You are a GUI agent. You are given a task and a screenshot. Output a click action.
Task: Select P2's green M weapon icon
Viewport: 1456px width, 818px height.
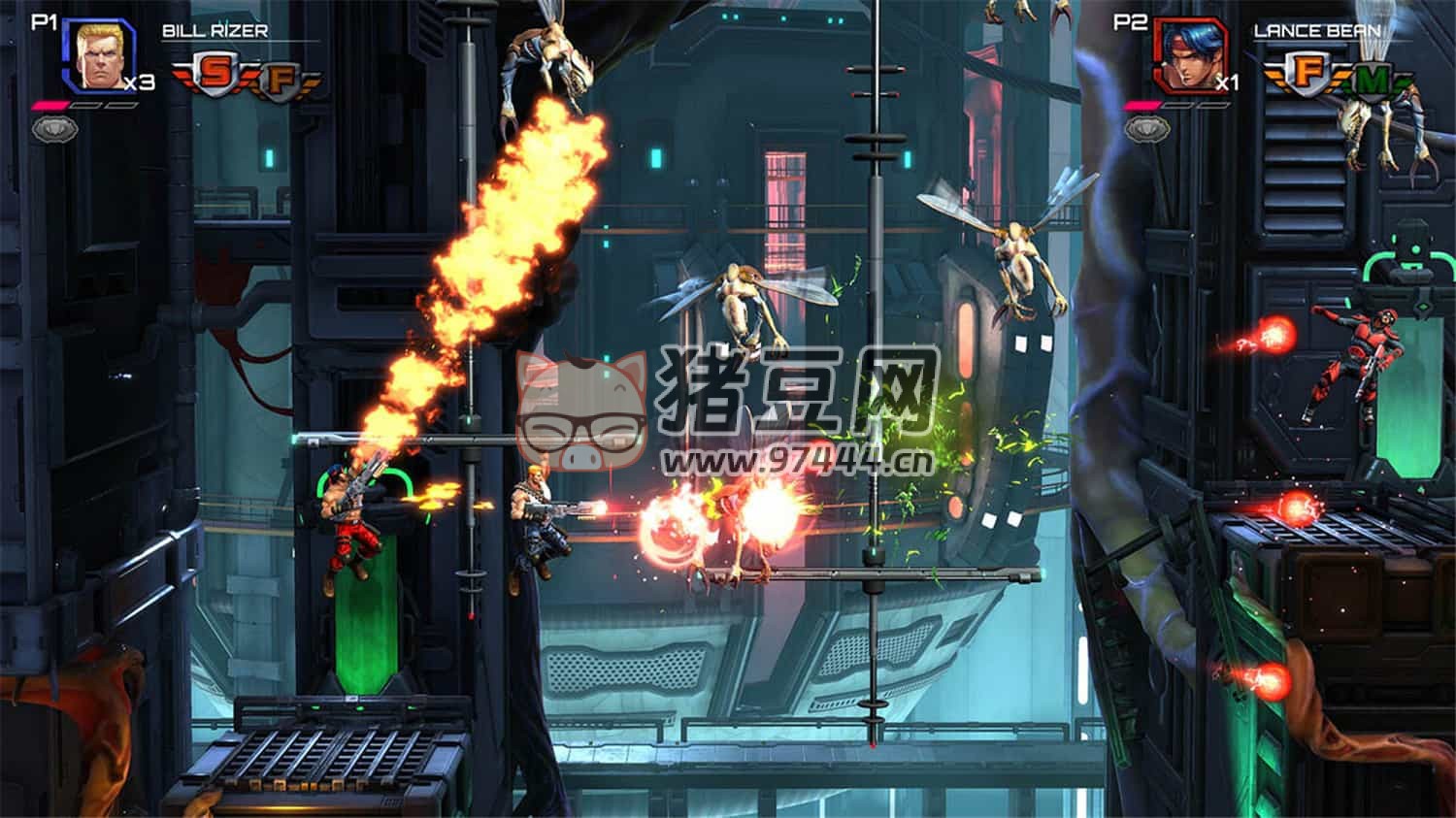(x=1371, y=81)
